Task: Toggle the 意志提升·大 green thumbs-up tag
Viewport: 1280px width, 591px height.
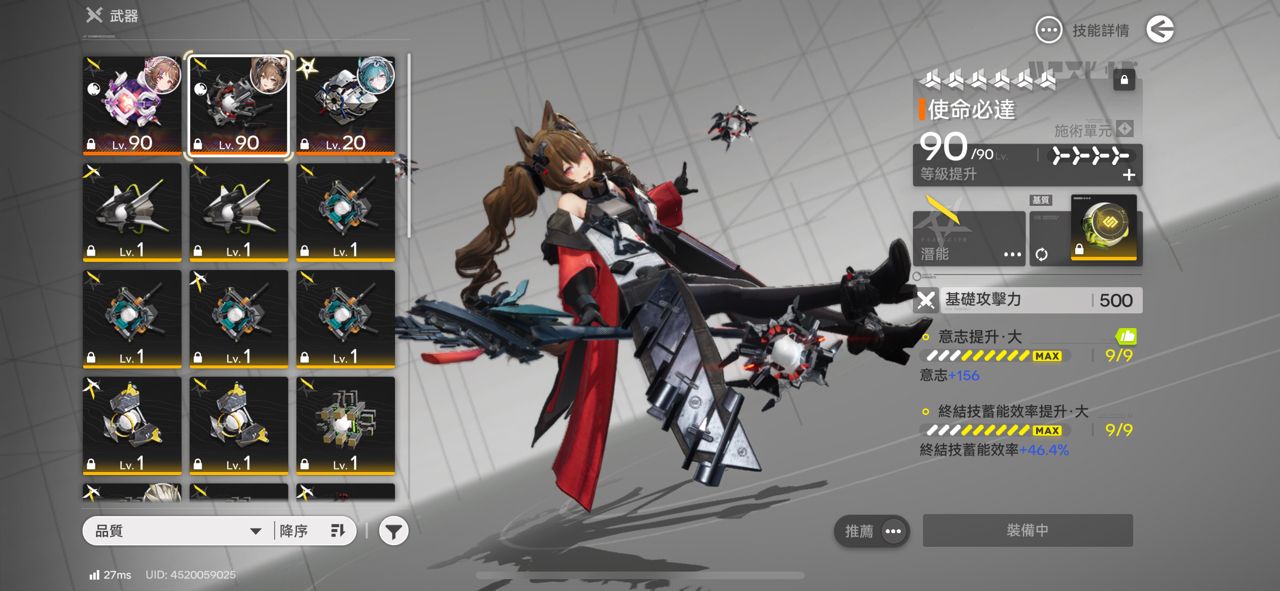Action: (x=1125, y=337)
